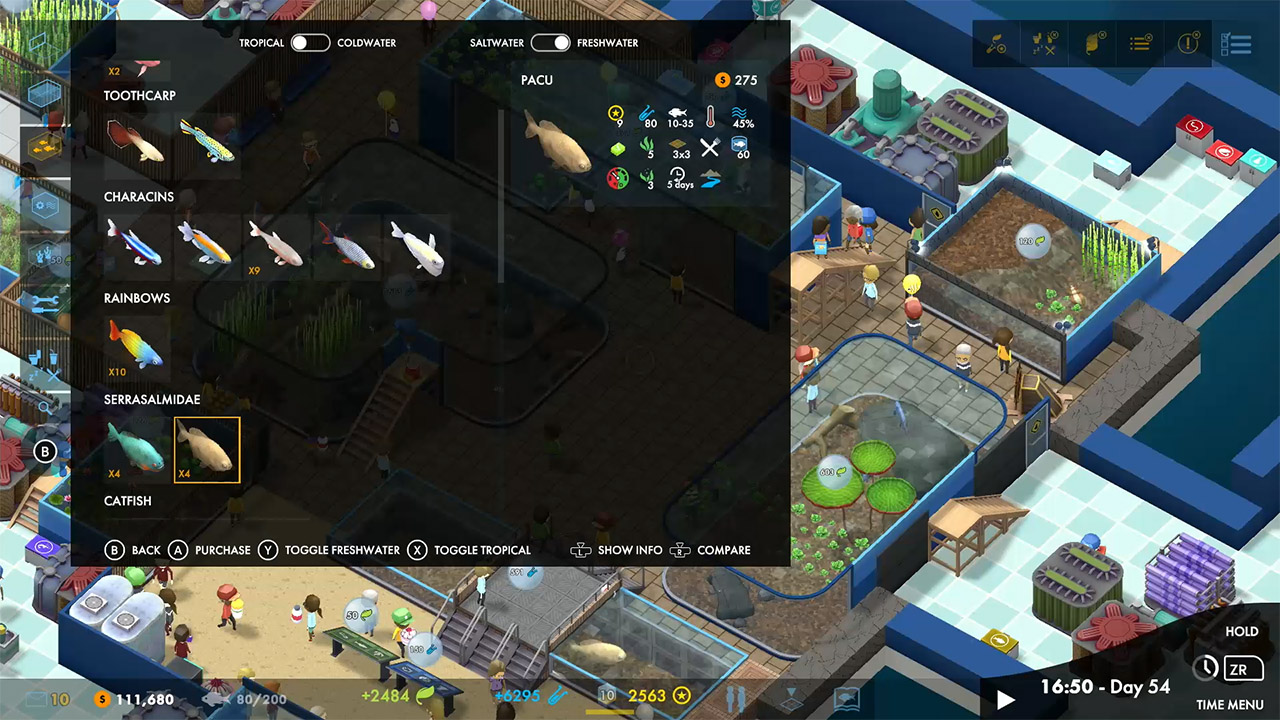Open the checklist menu in top-right corner

pyautogui.click(x=1237, y=44)
